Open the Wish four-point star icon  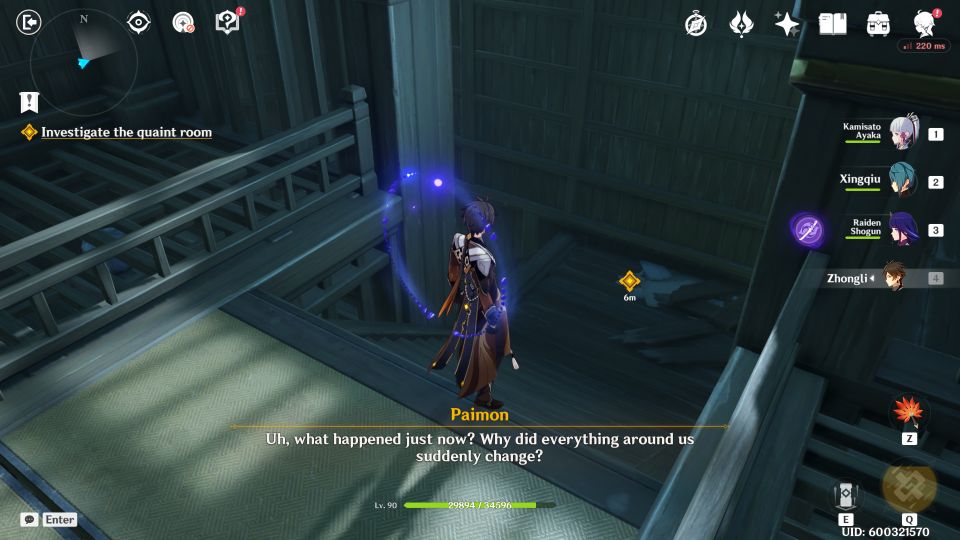point(787,24)
